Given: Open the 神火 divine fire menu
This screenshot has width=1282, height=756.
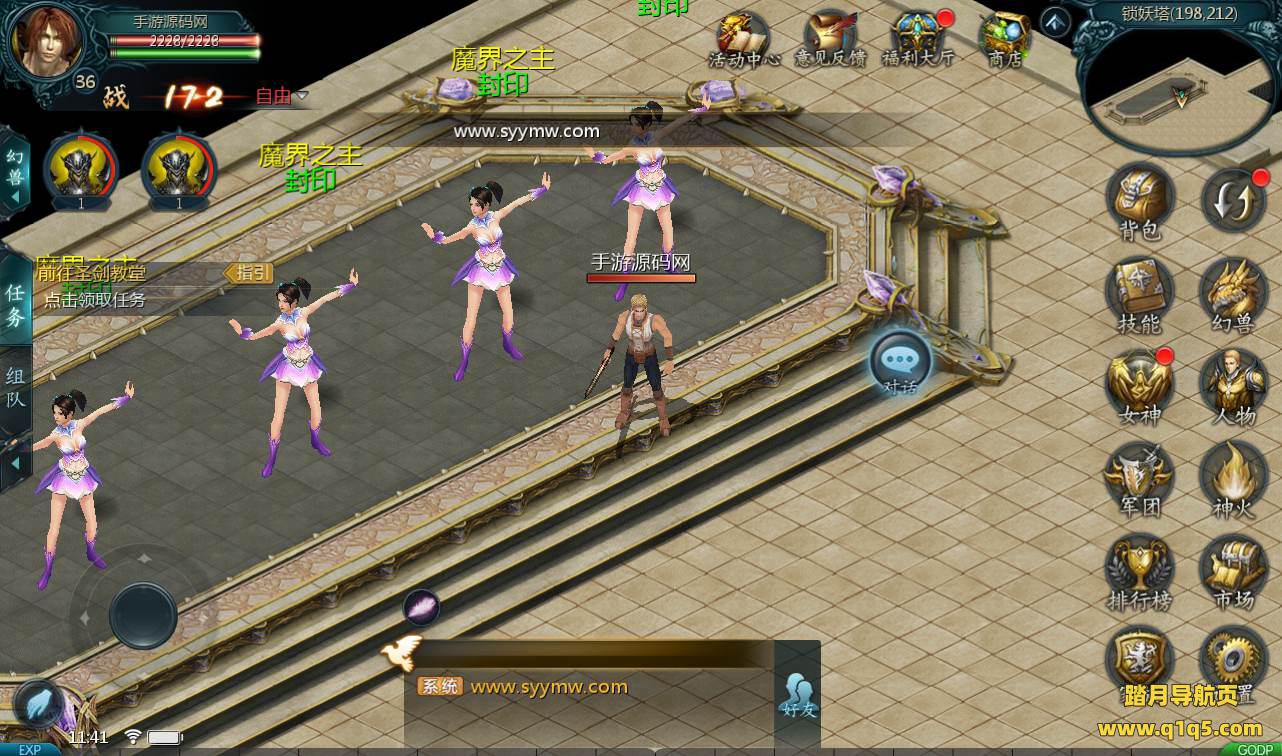Looking at the screenshot, I should pos(1234,478).
